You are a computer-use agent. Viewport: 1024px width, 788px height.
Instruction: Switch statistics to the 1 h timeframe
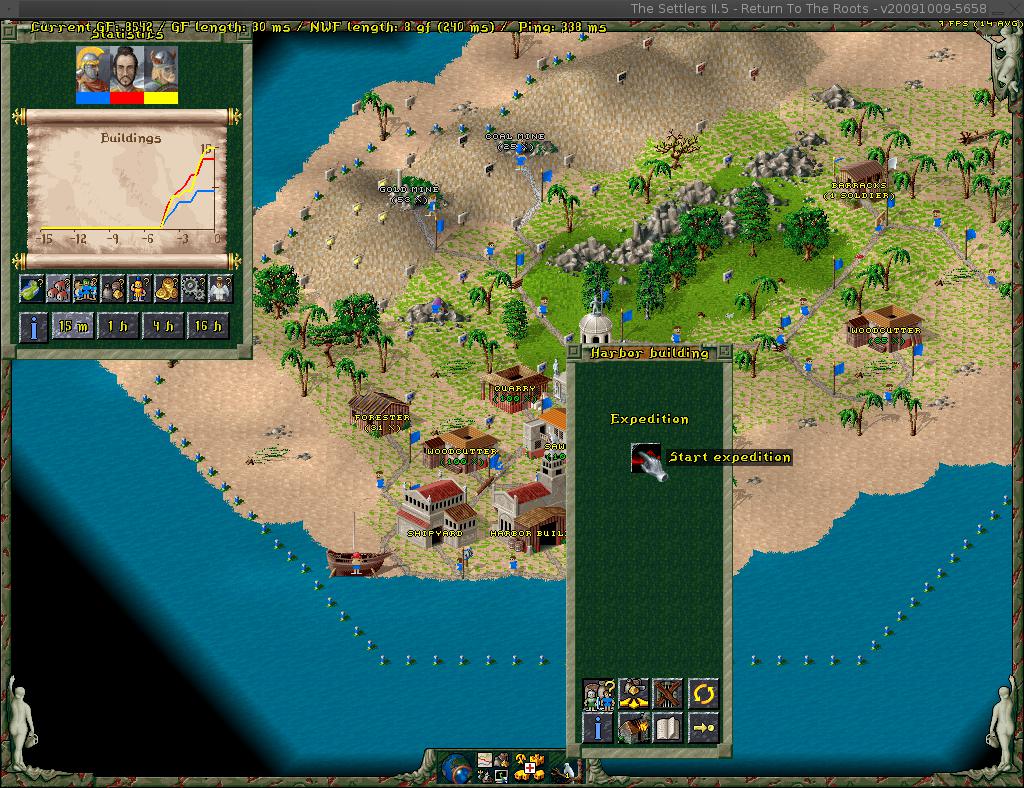(x=118, y=326)
